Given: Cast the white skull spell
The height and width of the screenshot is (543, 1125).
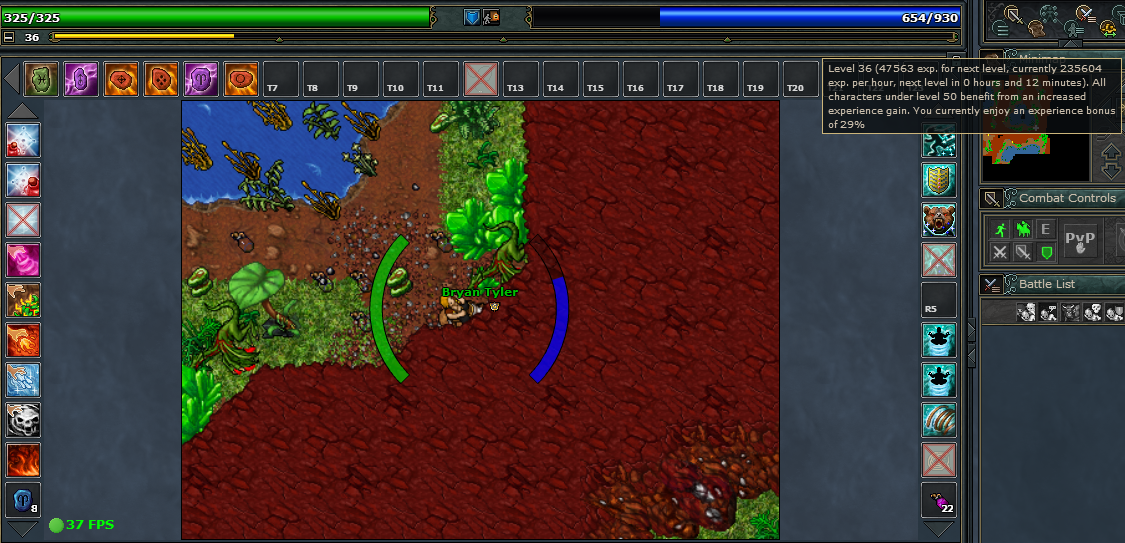Looking at the screenshot, I should pyautogui.click(x=23, y=420).
